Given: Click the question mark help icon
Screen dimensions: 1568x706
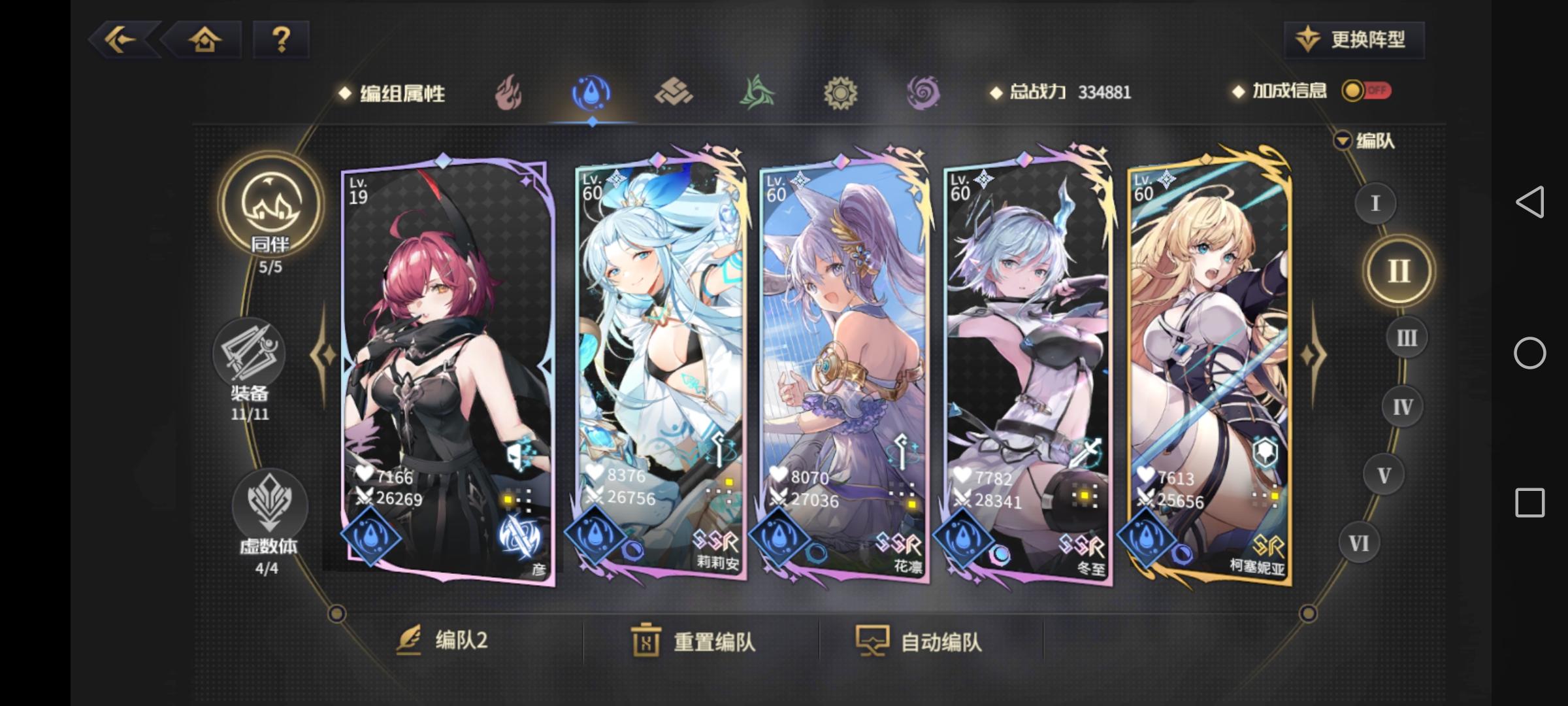Looking at the screenshot, I should 282,41.
